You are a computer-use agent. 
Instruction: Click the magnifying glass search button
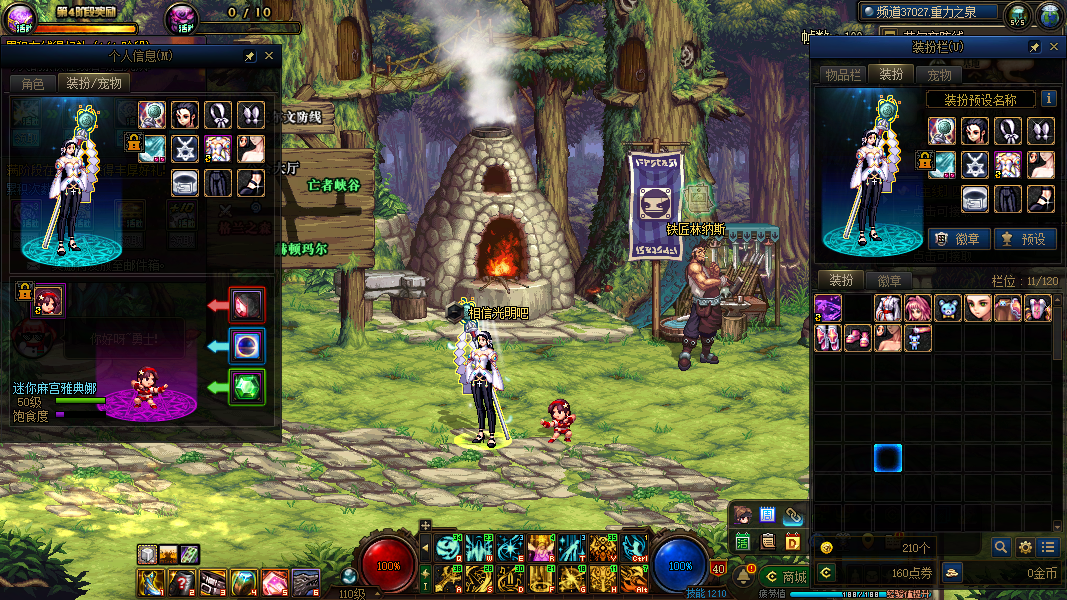[x=1000, y=547]
